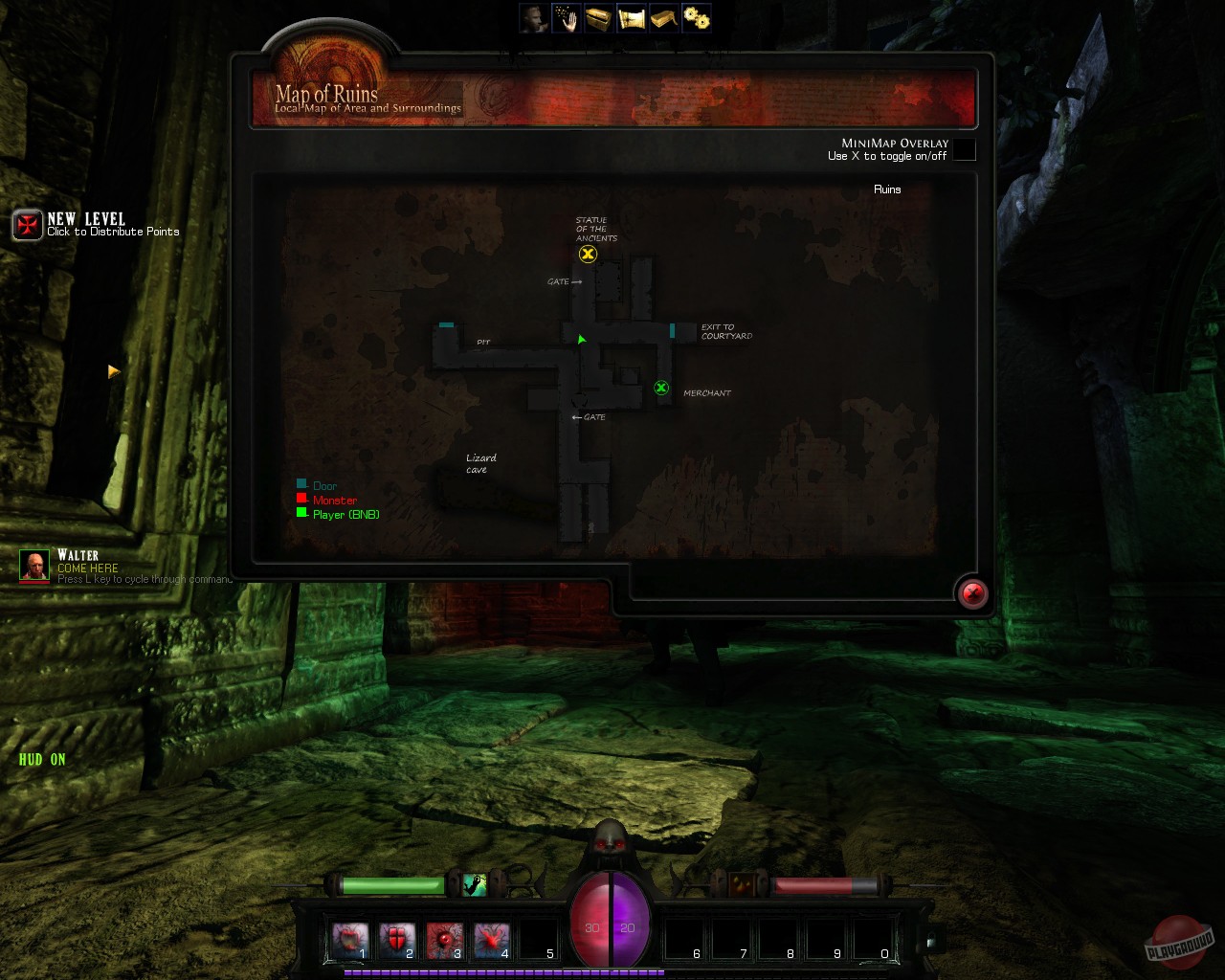Select Walter's portrait to cycle commands

pos(35,566)
